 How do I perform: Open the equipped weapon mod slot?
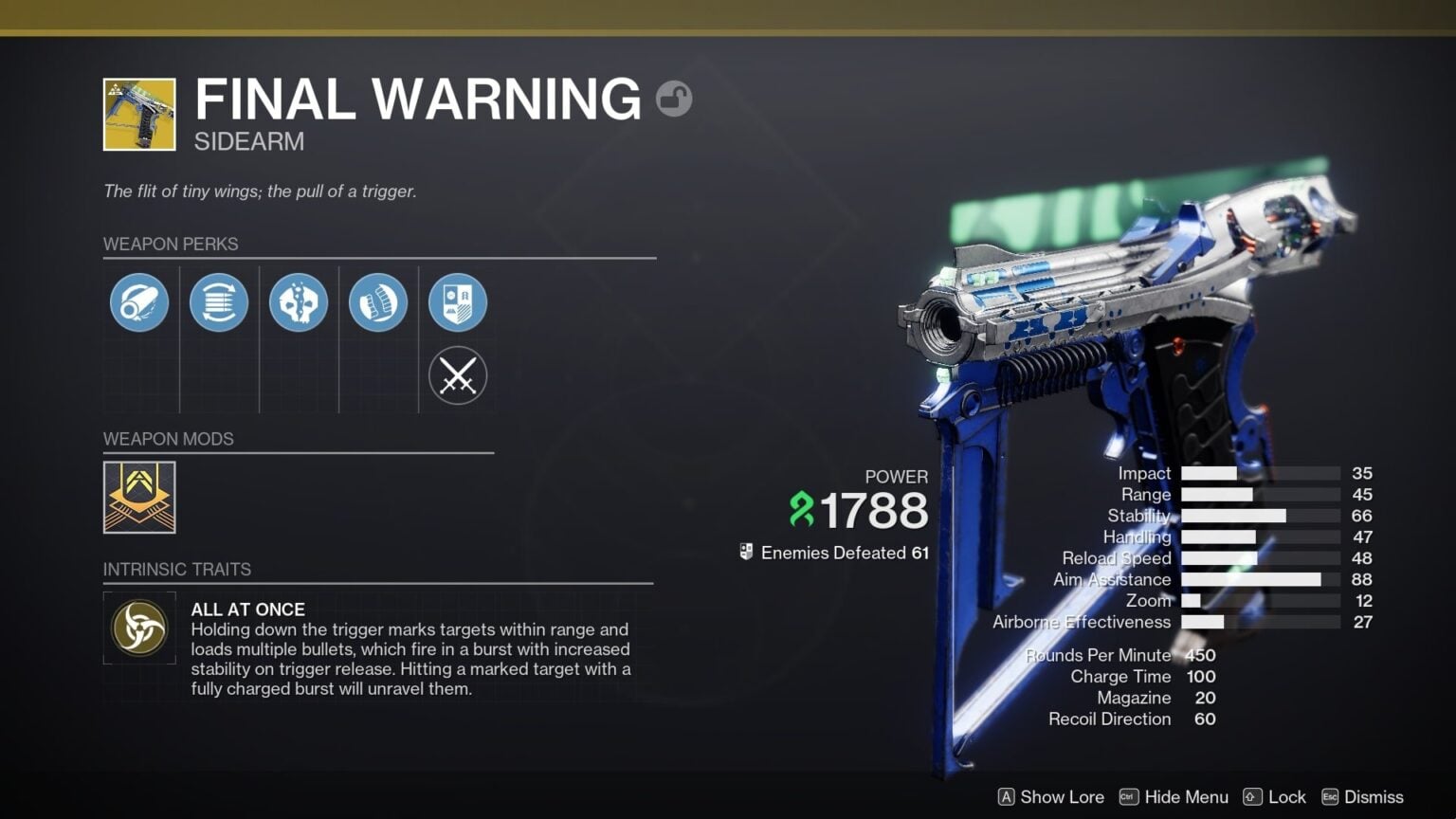(x=138, y=498)
